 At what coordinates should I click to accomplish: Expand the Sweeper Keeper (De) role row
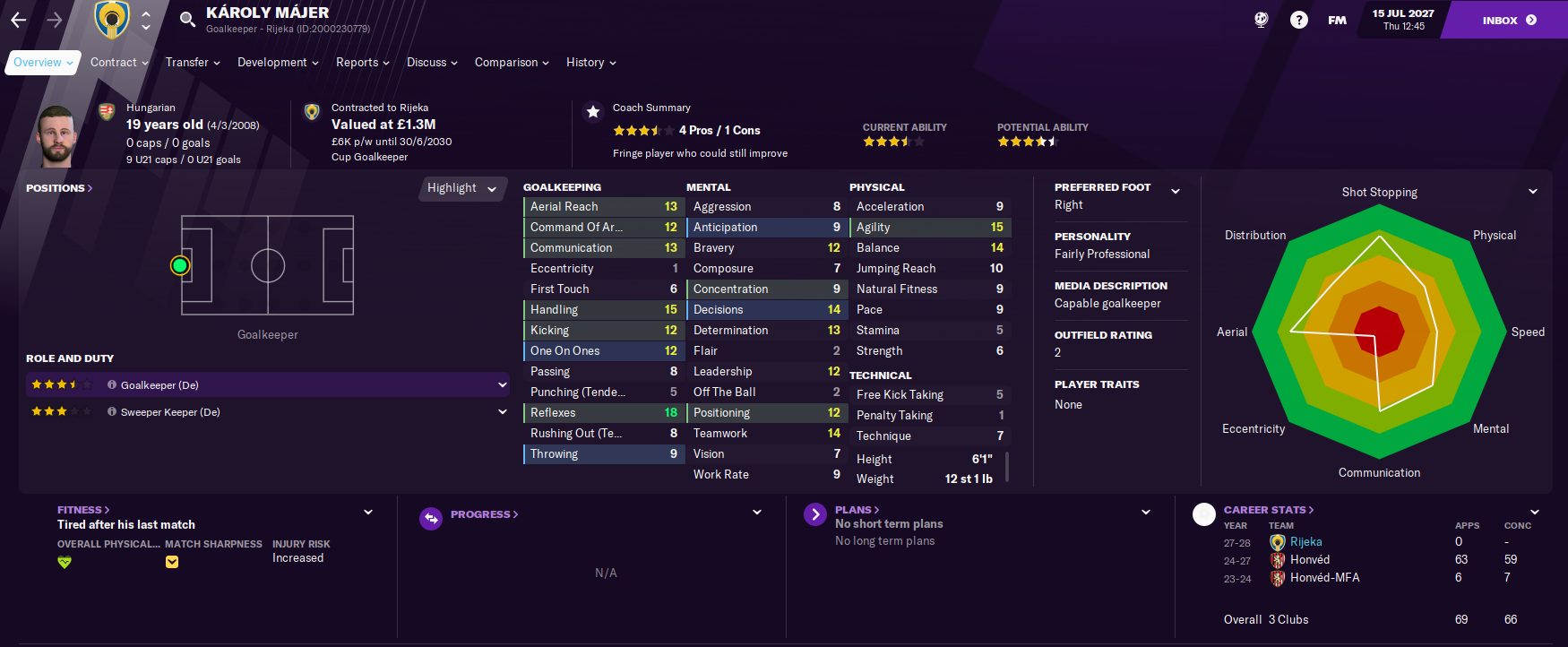pyautogui.click(x=502, y=412)
